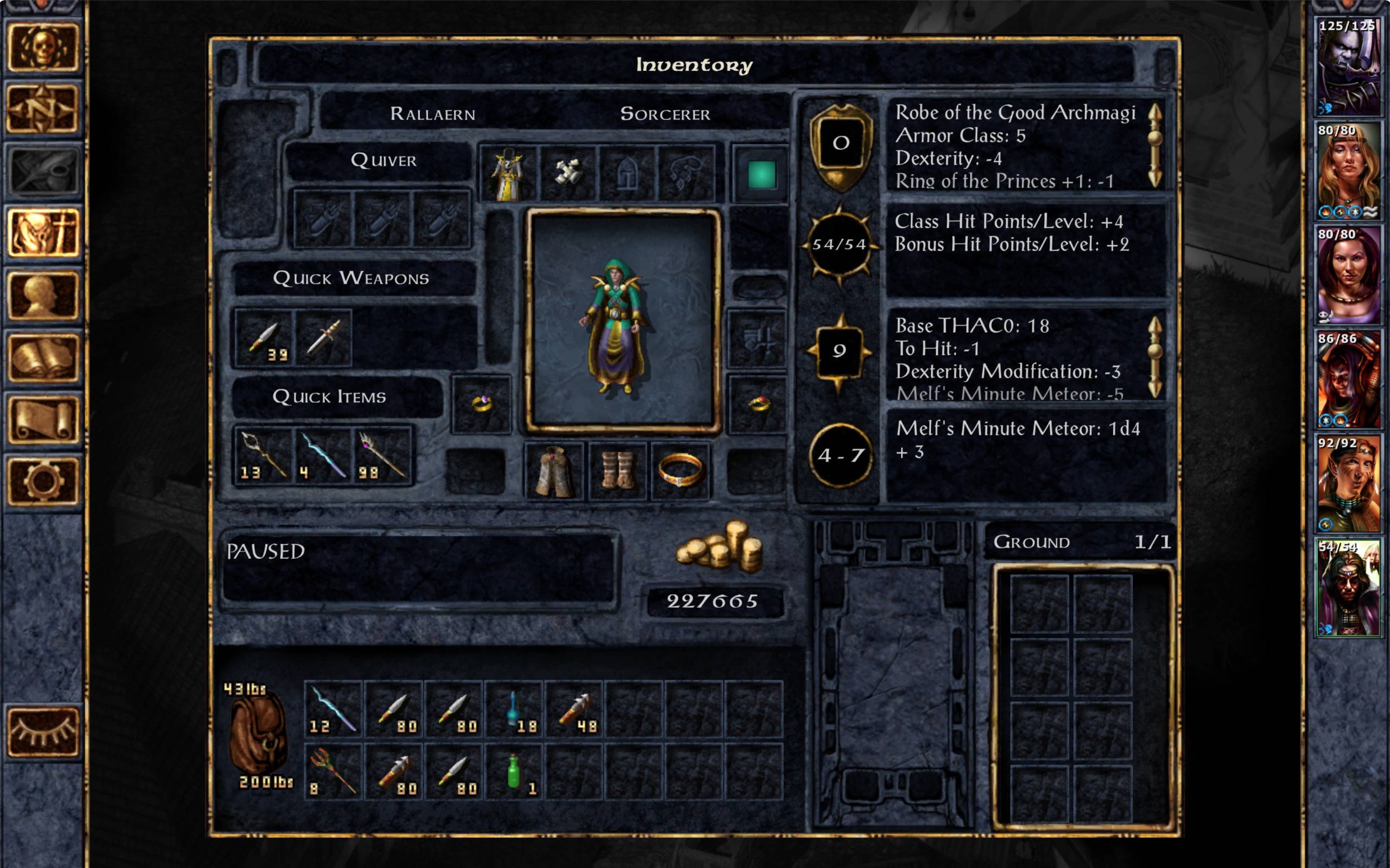Screen dimensions: 1390x868
Task: Open the character record bust icon
Action: pyautogui.click(x=42, y=296)
